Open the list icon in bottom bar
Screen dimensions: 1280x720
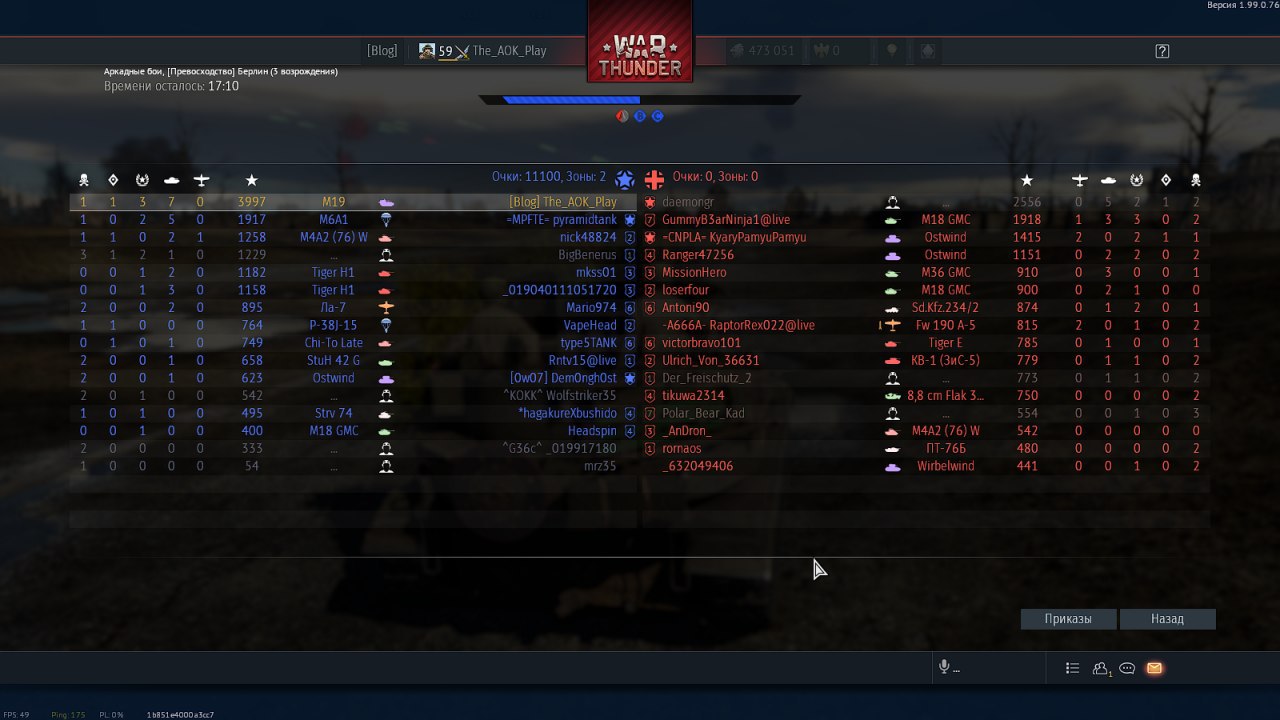(1073, 668)
